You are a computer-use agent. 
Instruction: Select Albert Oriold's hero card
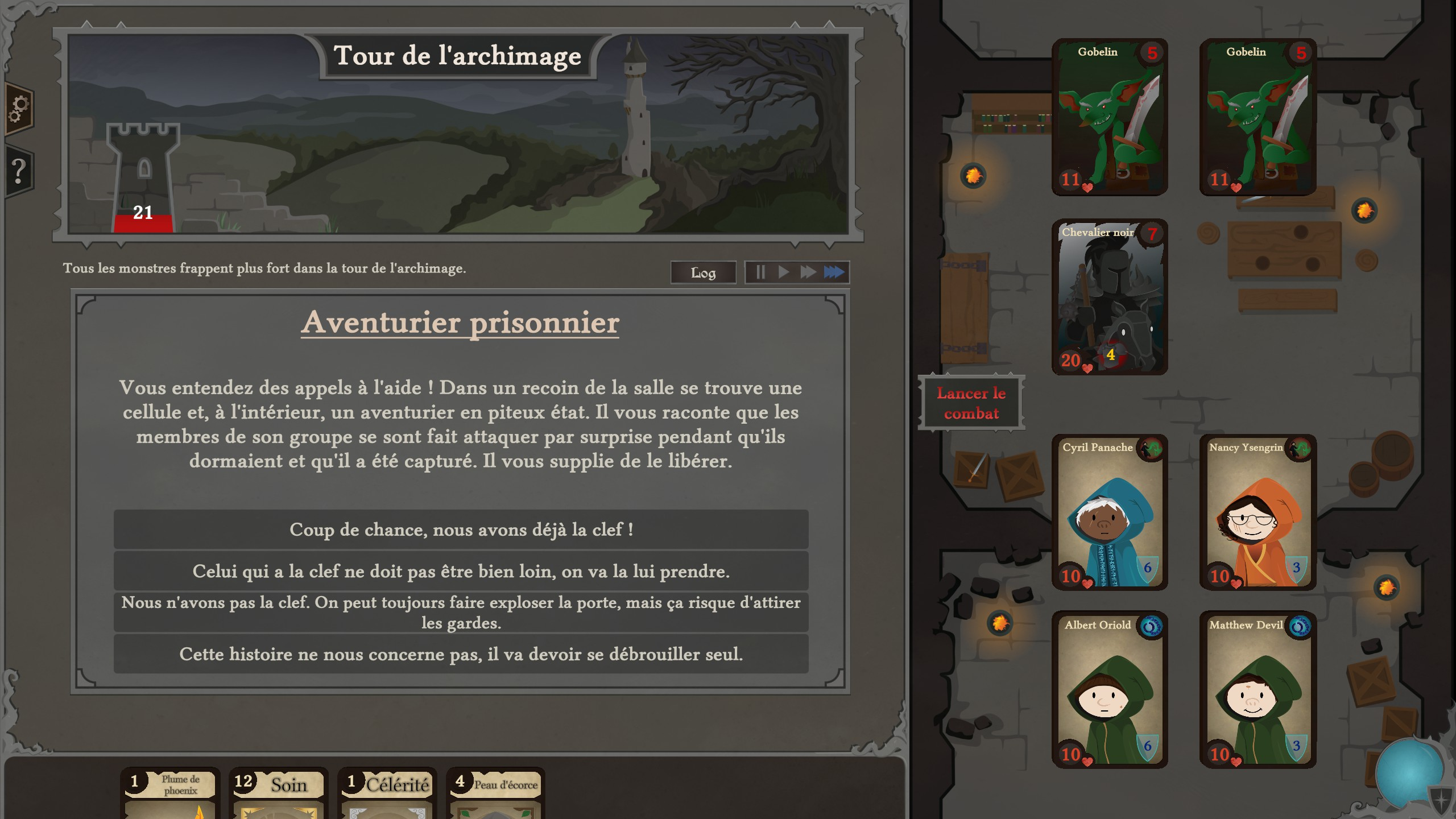tap(1109, 689)
